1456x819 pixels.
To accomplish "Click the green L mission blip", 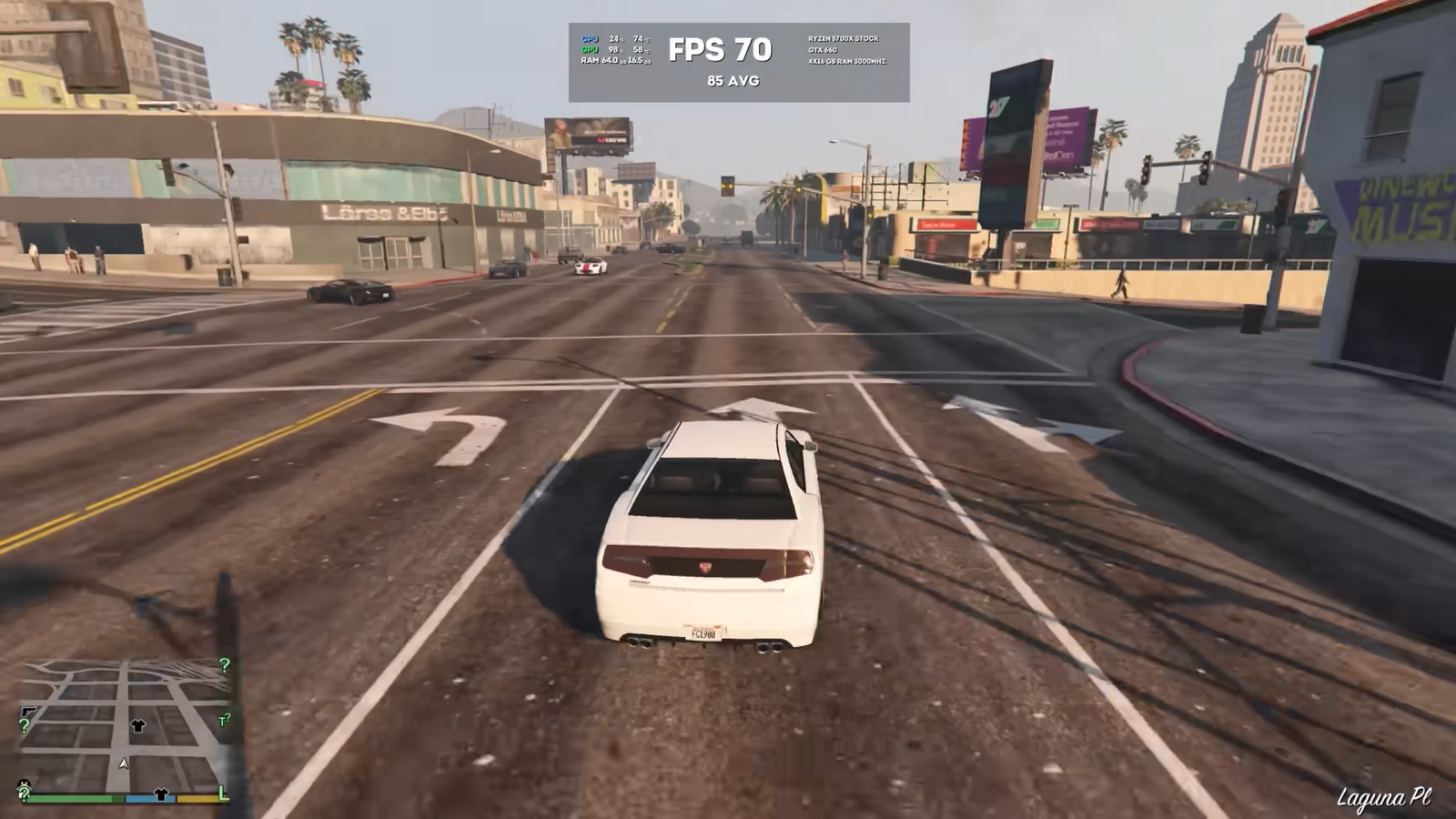I will click(223, 794).
